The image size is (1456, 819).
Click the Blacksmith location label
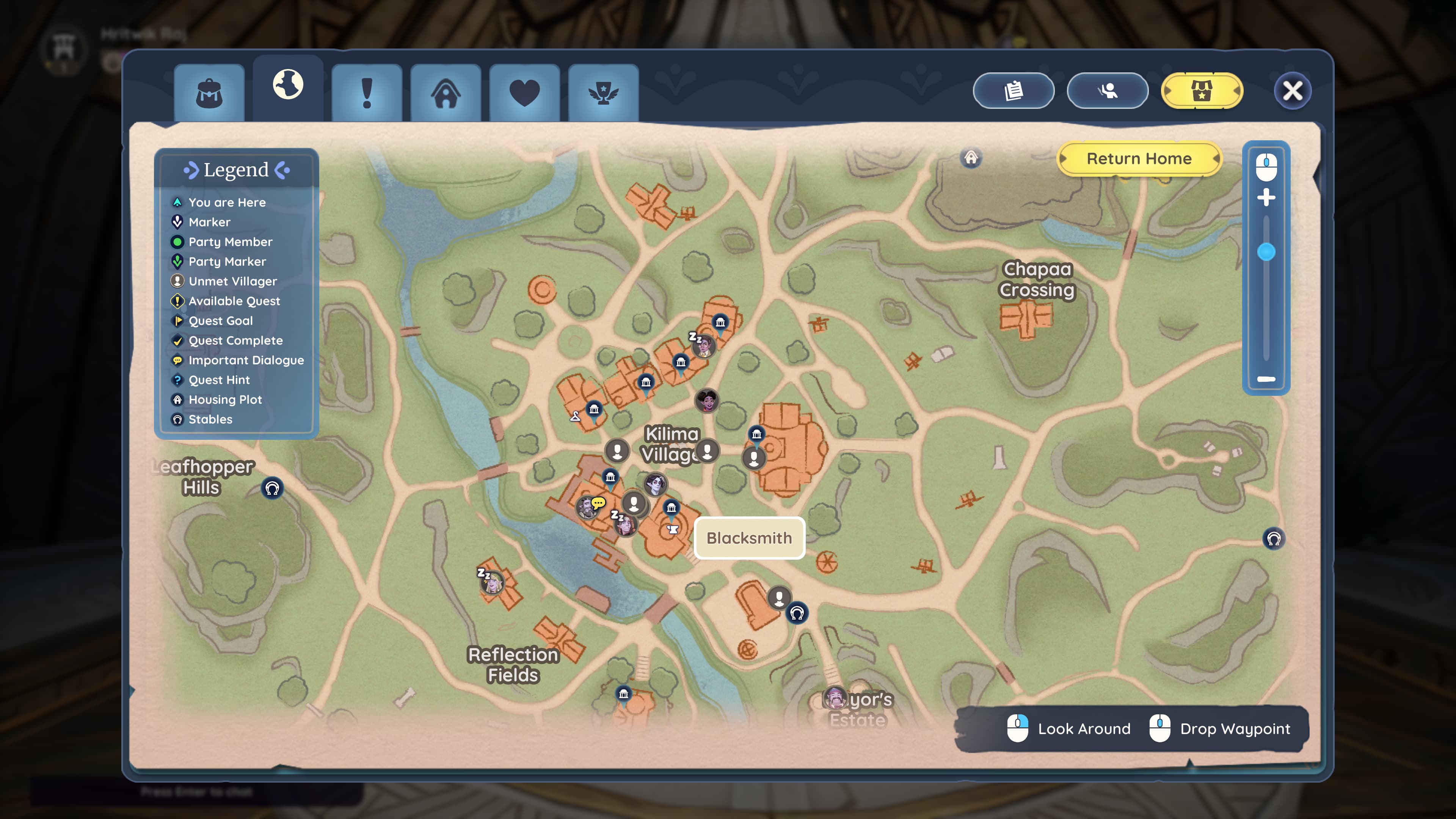[x=750, y=538]
